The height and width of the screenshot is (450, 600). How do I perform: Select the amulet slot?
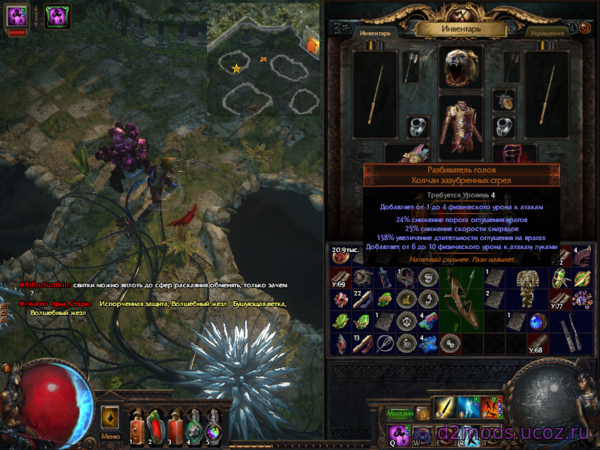click(503, 100)
